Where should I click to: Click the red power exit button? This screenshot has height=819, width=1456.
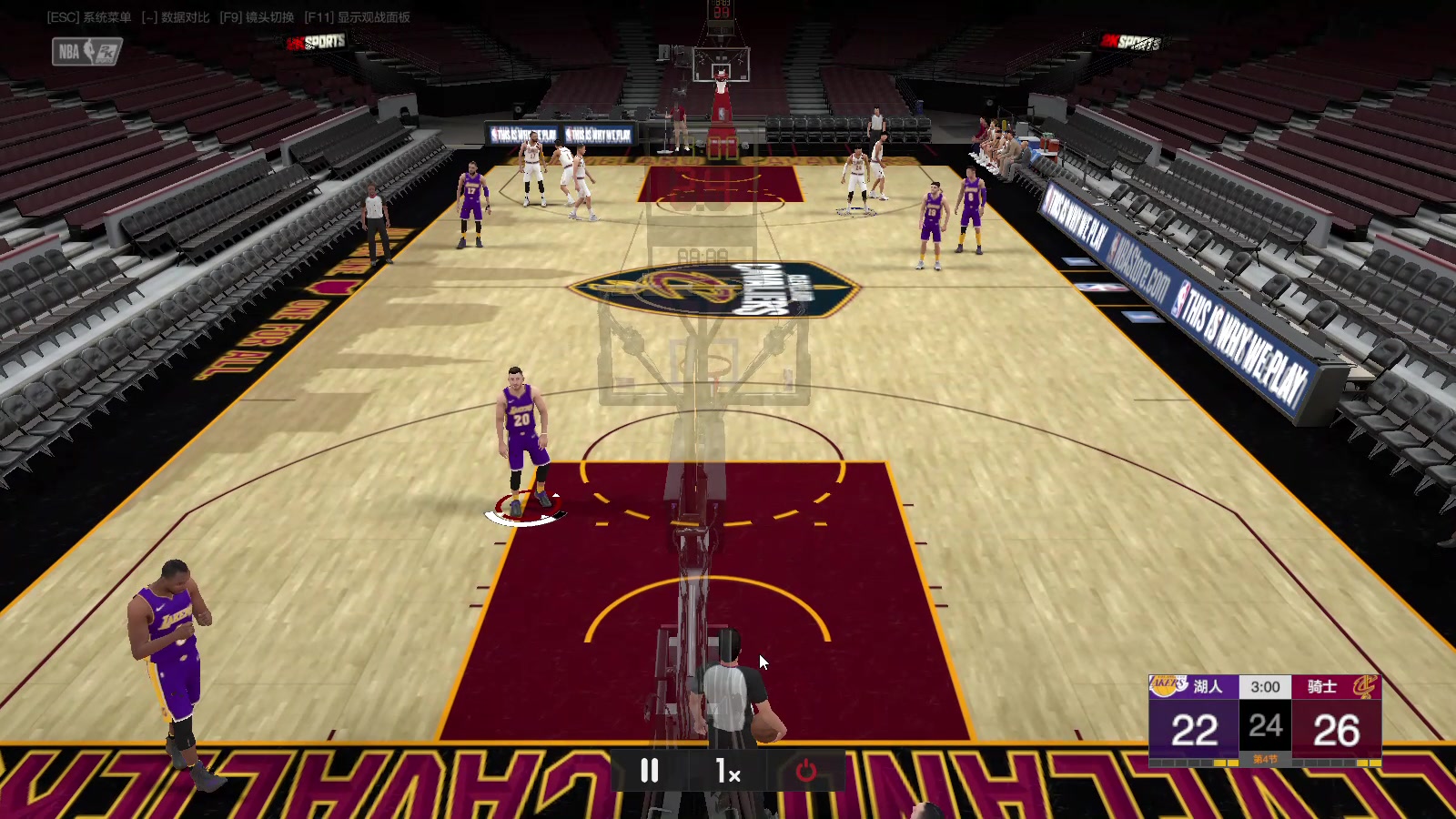point(806,772)
